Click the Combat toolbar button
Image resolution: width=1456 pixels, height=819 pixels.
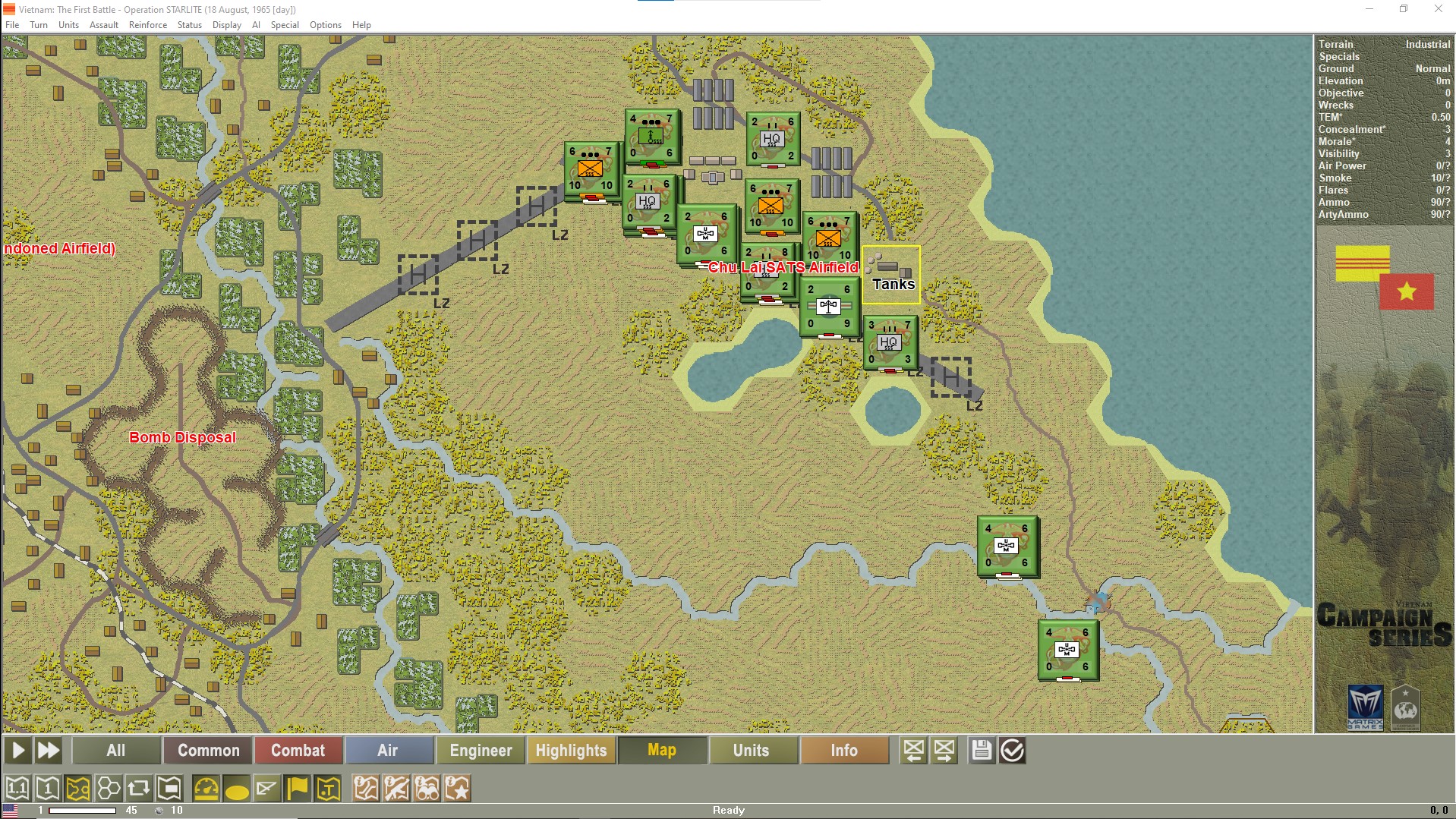298,750
